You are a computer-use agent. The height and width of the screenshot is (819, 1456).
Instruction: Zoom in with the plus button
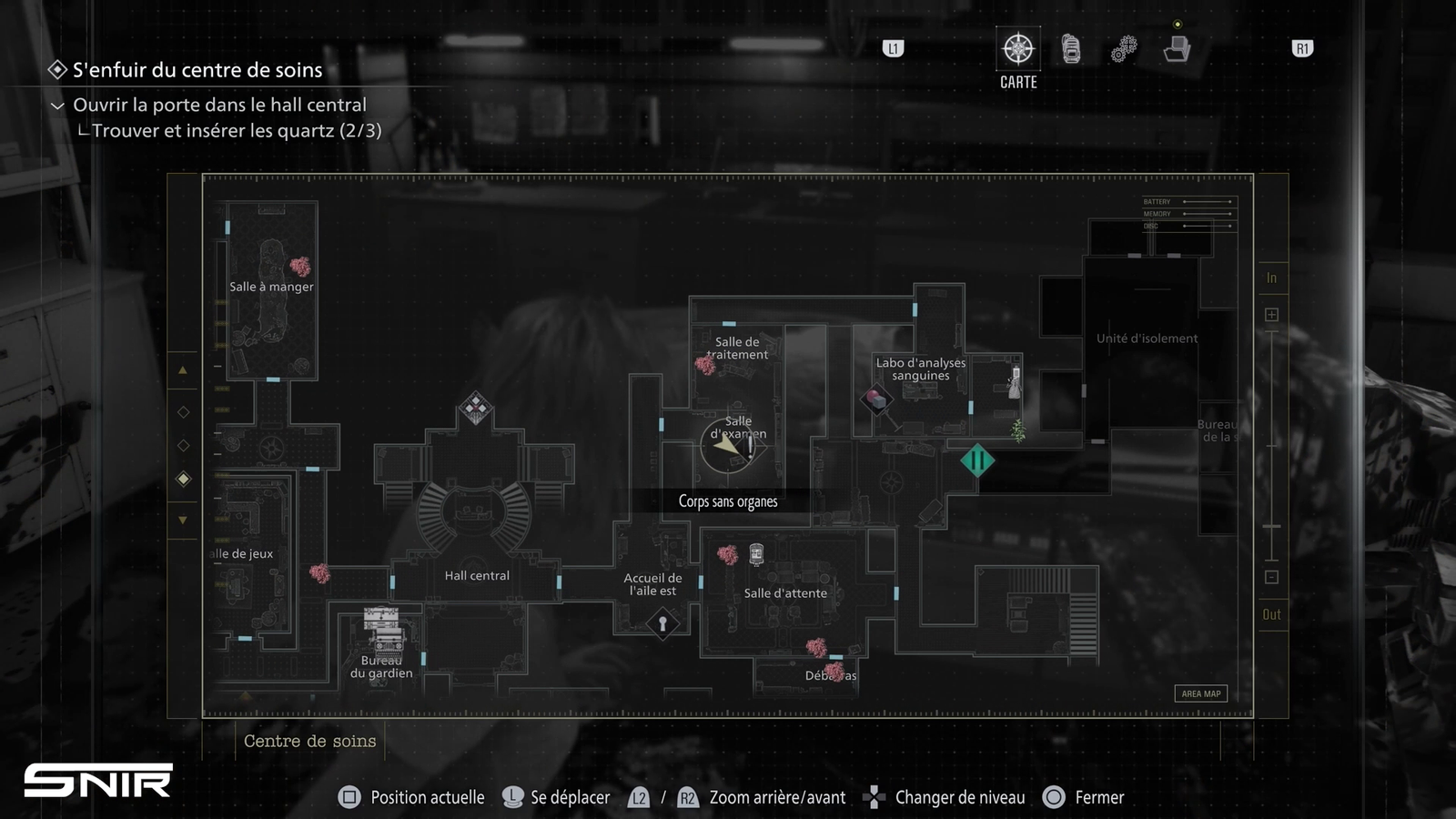tap(1271, 315)
